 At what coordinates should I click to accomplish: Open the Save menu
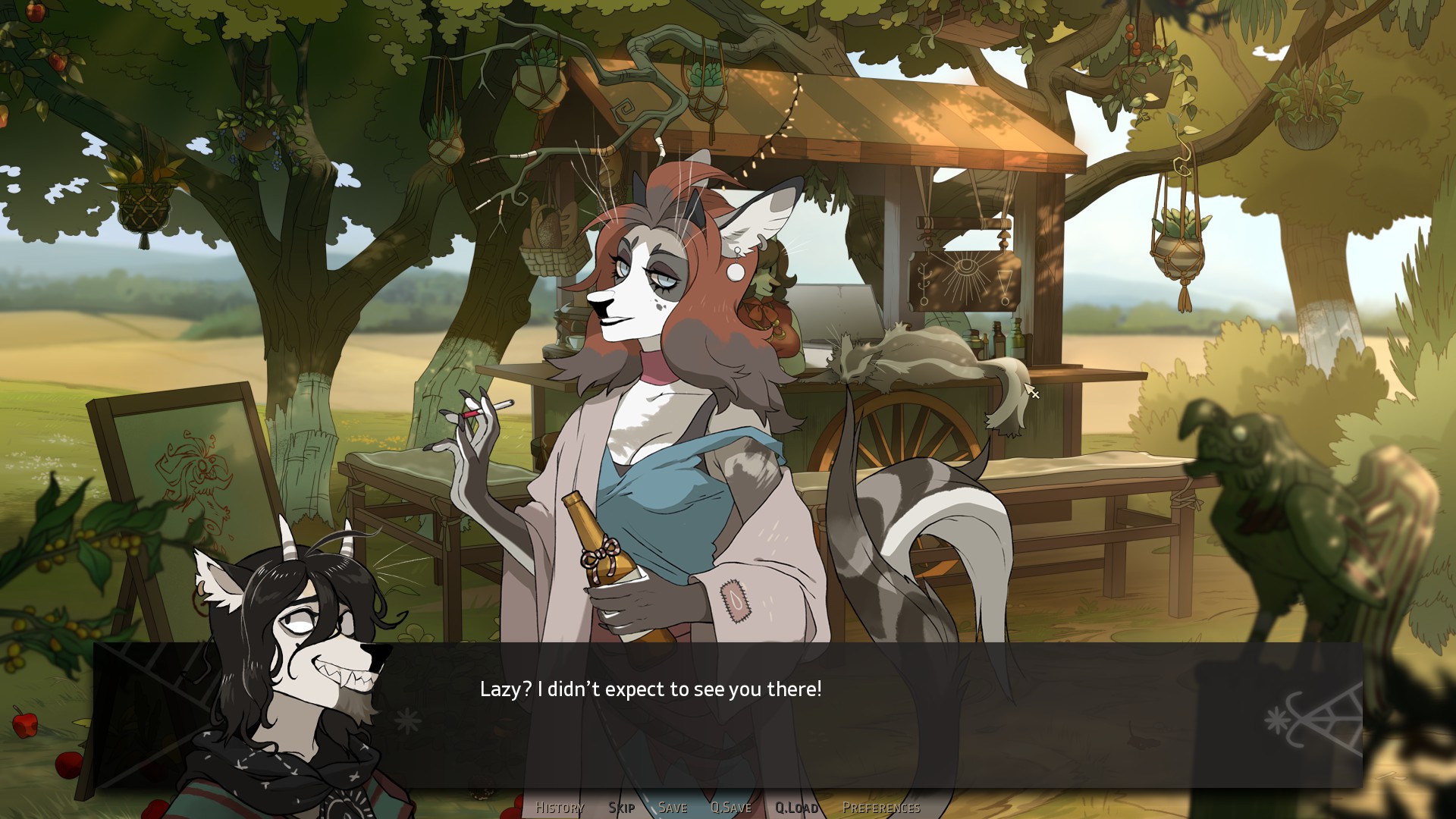(x=673, y=808)
